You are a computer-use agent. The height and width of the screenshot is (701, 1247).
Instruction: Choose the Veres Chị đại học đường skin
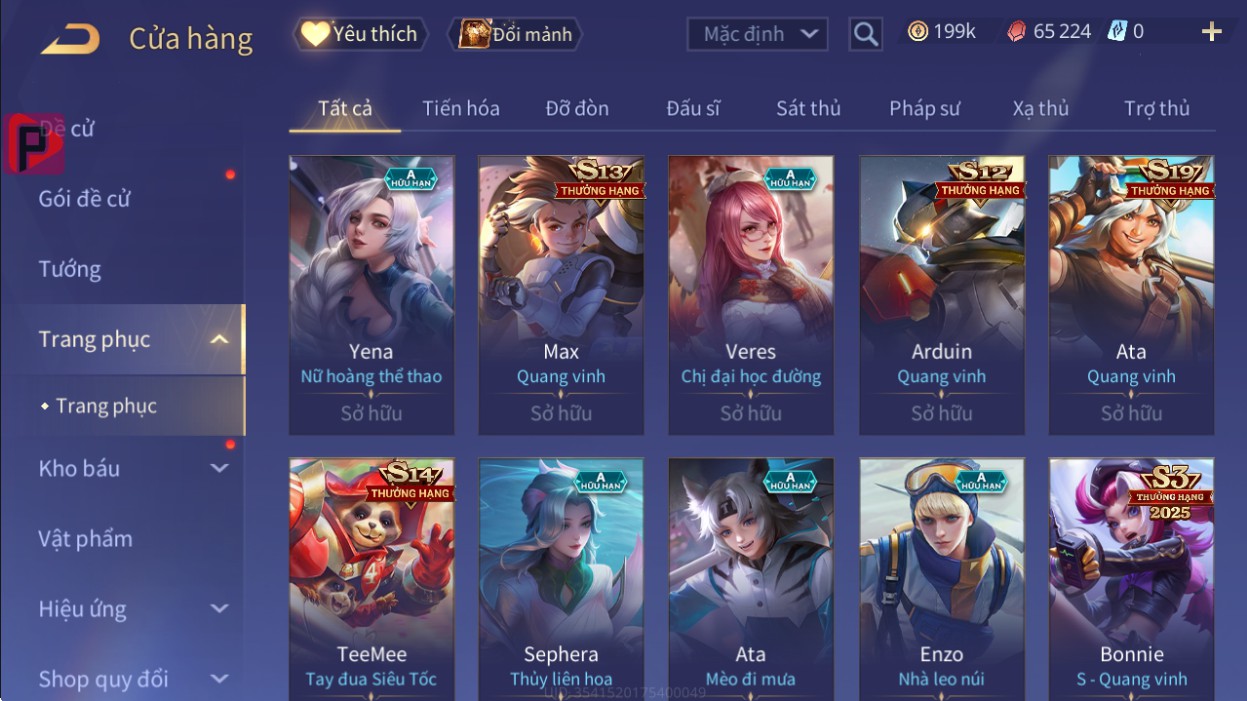click(750, 294)
